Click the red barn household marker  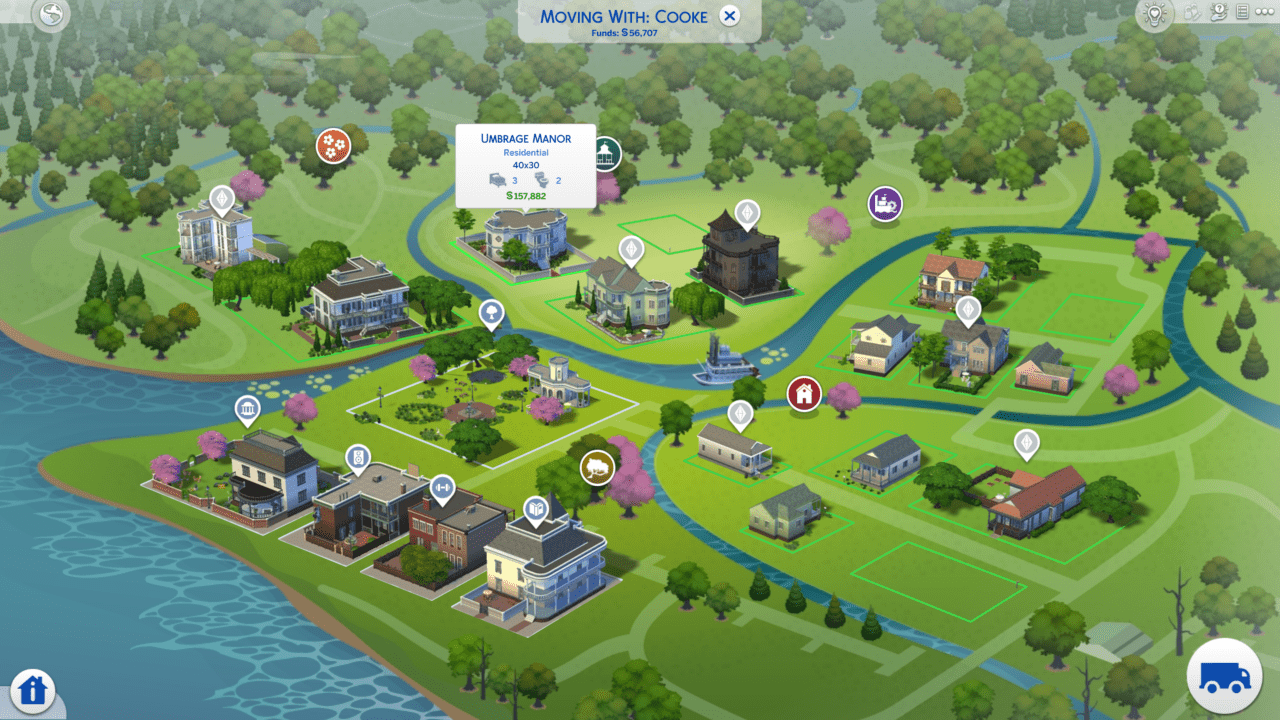803,393
